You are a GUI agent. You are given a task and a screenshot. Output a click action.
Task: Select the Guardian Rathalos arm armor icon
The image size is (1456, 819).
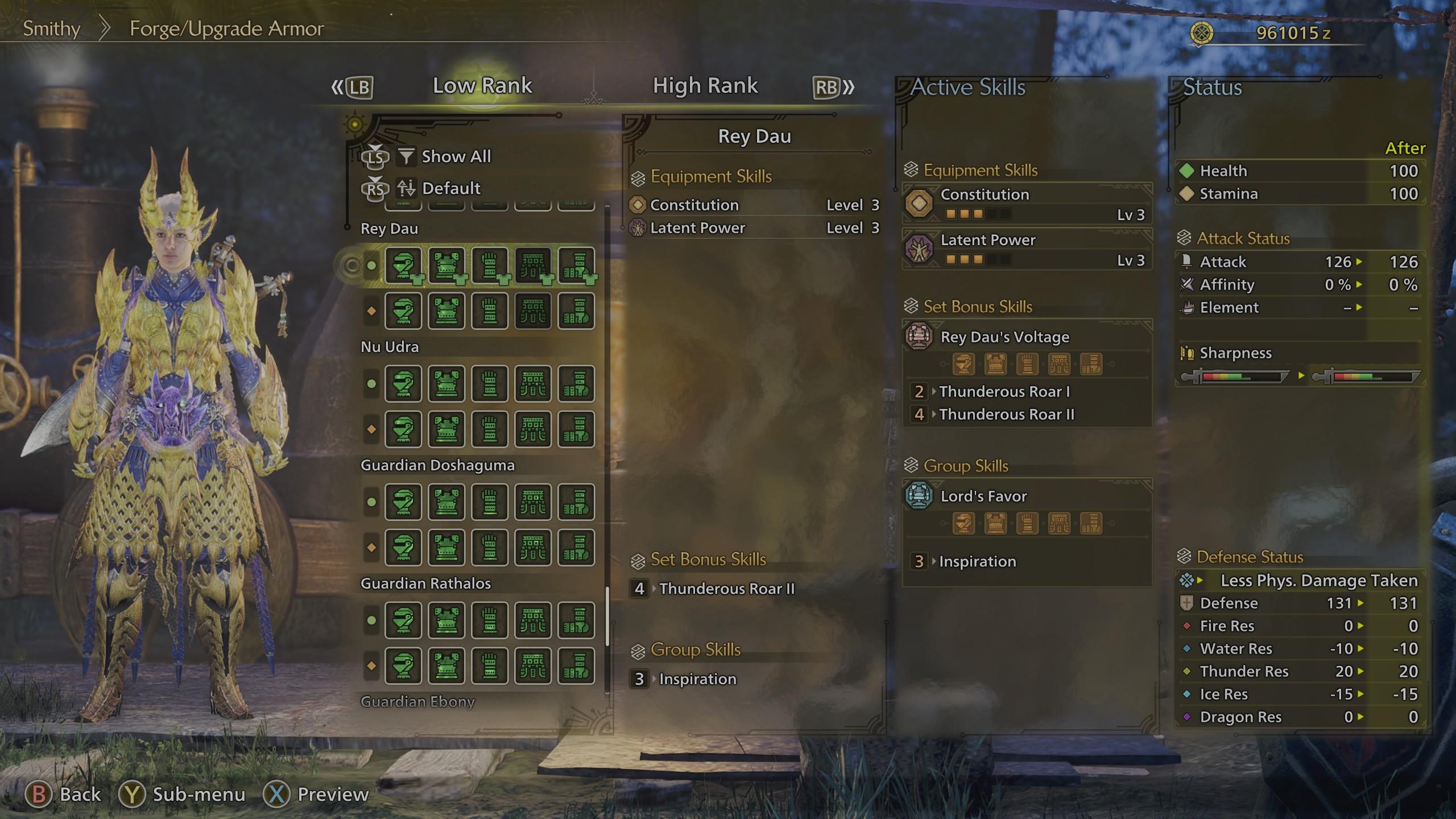(490, 621)
